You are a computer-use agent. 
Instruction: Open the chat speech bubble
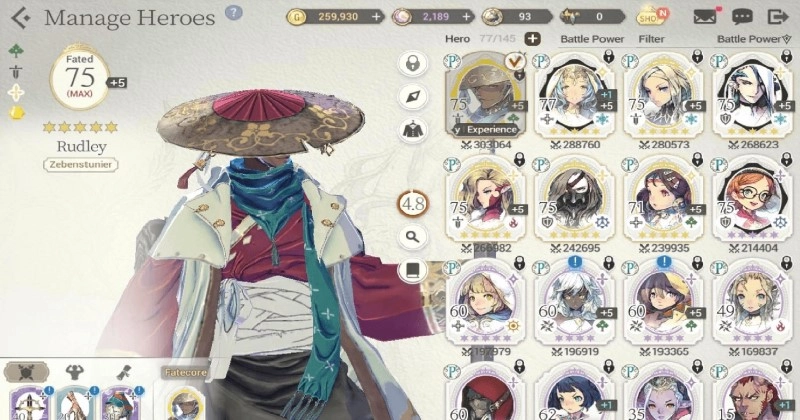(741, 16)
